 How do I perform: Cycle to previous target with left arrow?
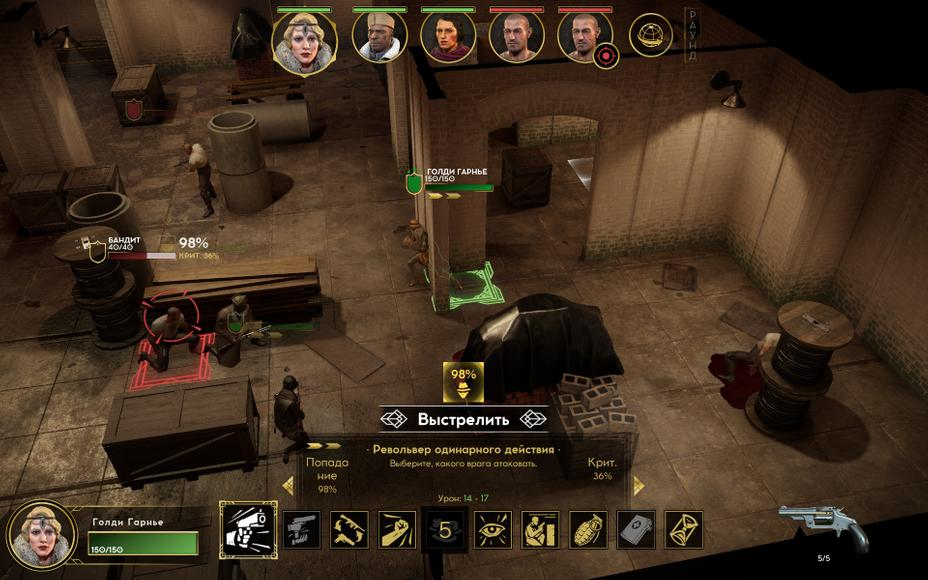[289, 486]
